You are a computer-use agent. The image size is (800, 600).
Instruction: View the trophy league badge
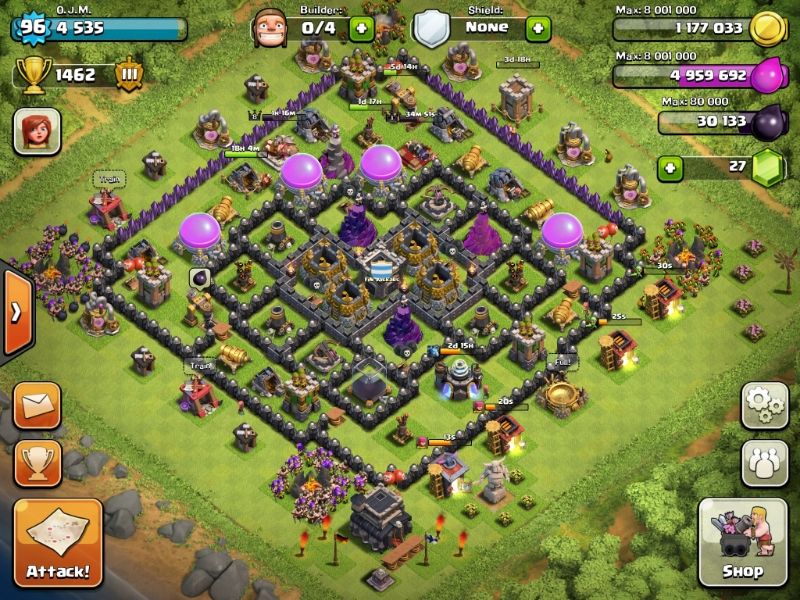(x=128, y=75)
